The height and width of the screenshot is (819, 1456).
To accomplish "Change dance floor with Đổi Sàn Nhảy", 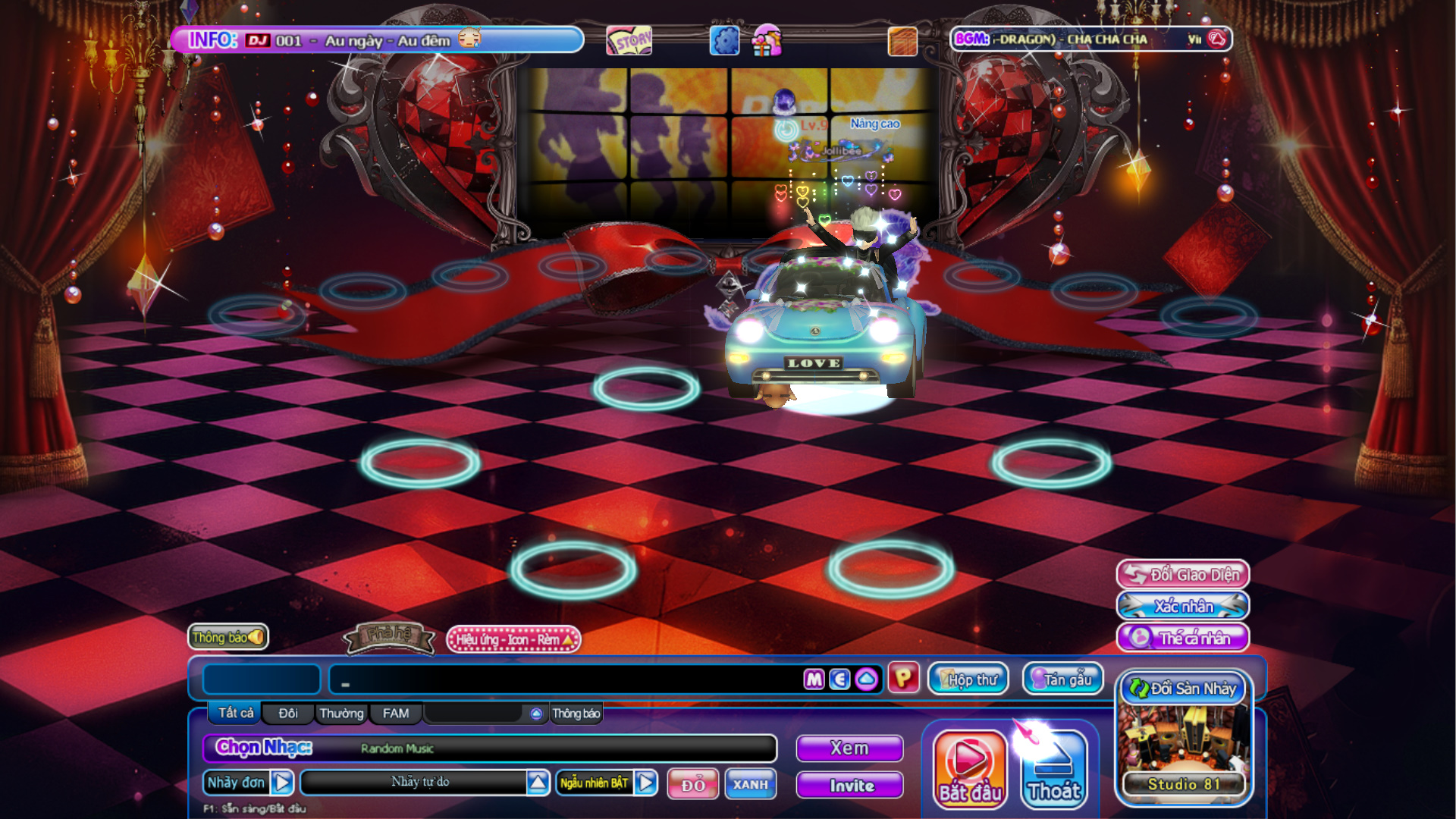I will coord(1183,689).
